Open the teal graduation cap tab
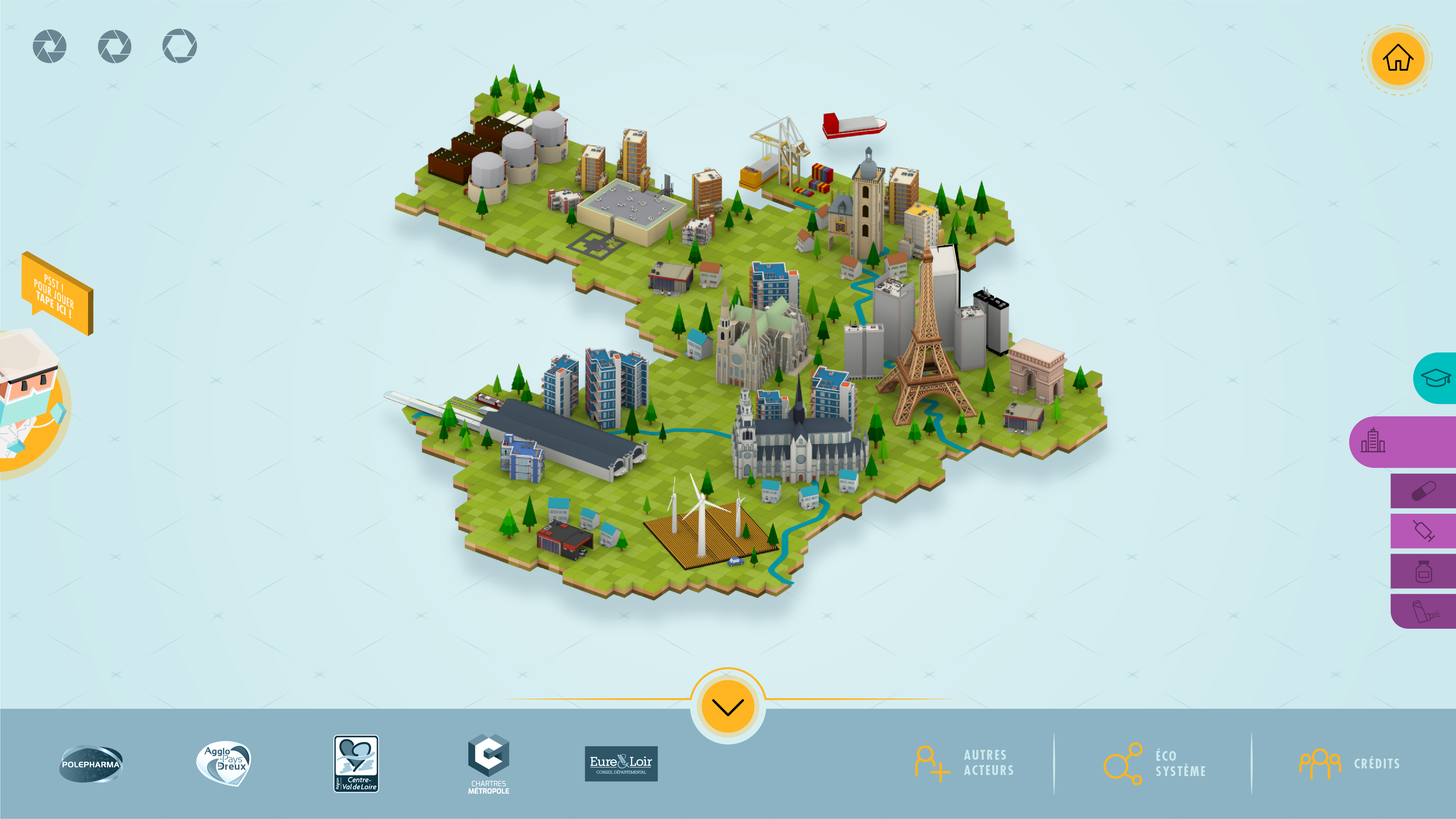Image resolution: width=1456 pixels, height=819 pixels. coord(1435,378)
